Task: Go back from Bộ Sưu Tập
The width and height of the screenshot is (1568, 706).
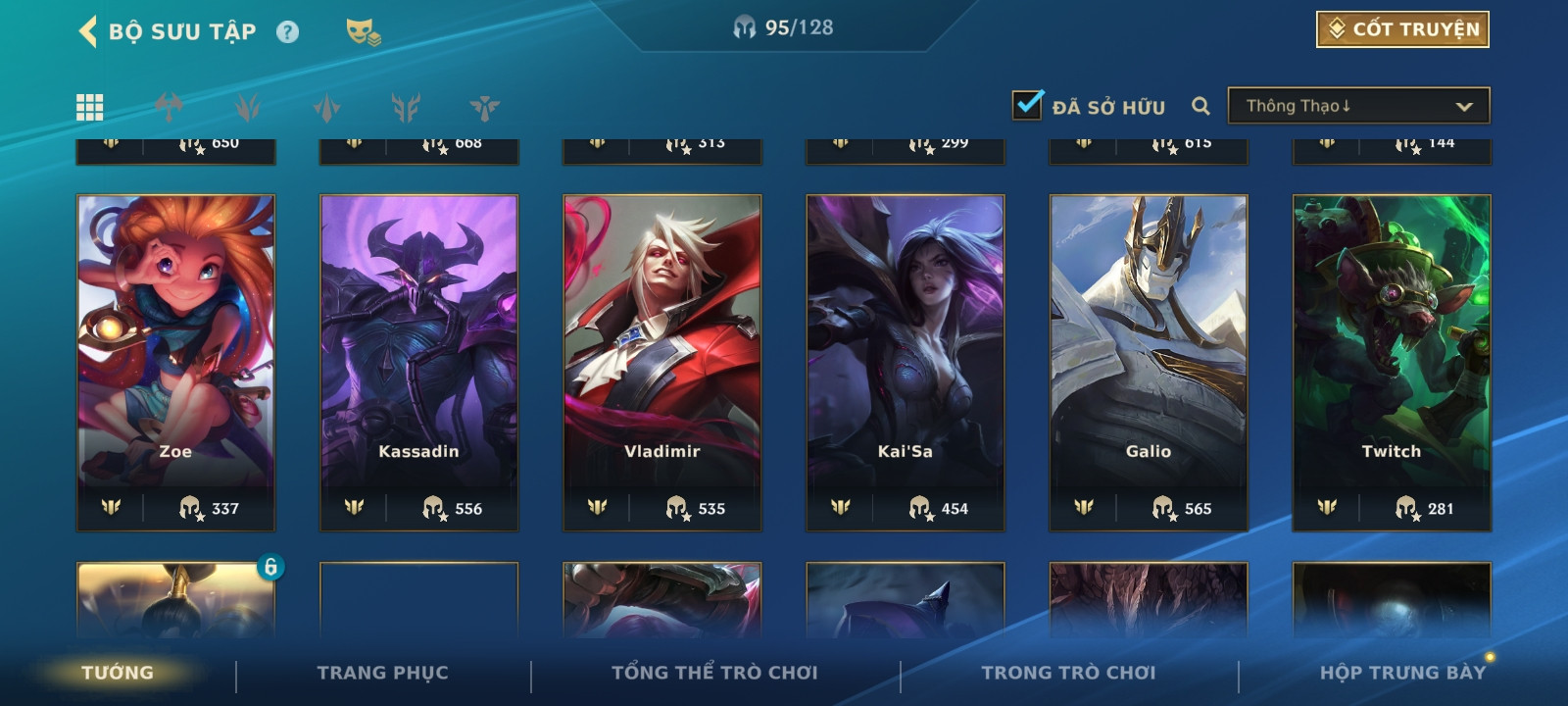Action: click(x=88, y=31)
